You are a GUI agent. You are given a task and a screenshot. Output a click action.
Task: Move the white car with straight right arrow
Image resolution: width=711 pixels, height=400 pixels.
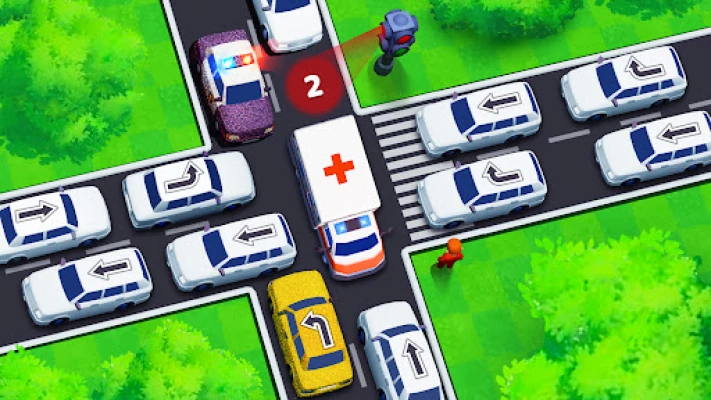49,218
